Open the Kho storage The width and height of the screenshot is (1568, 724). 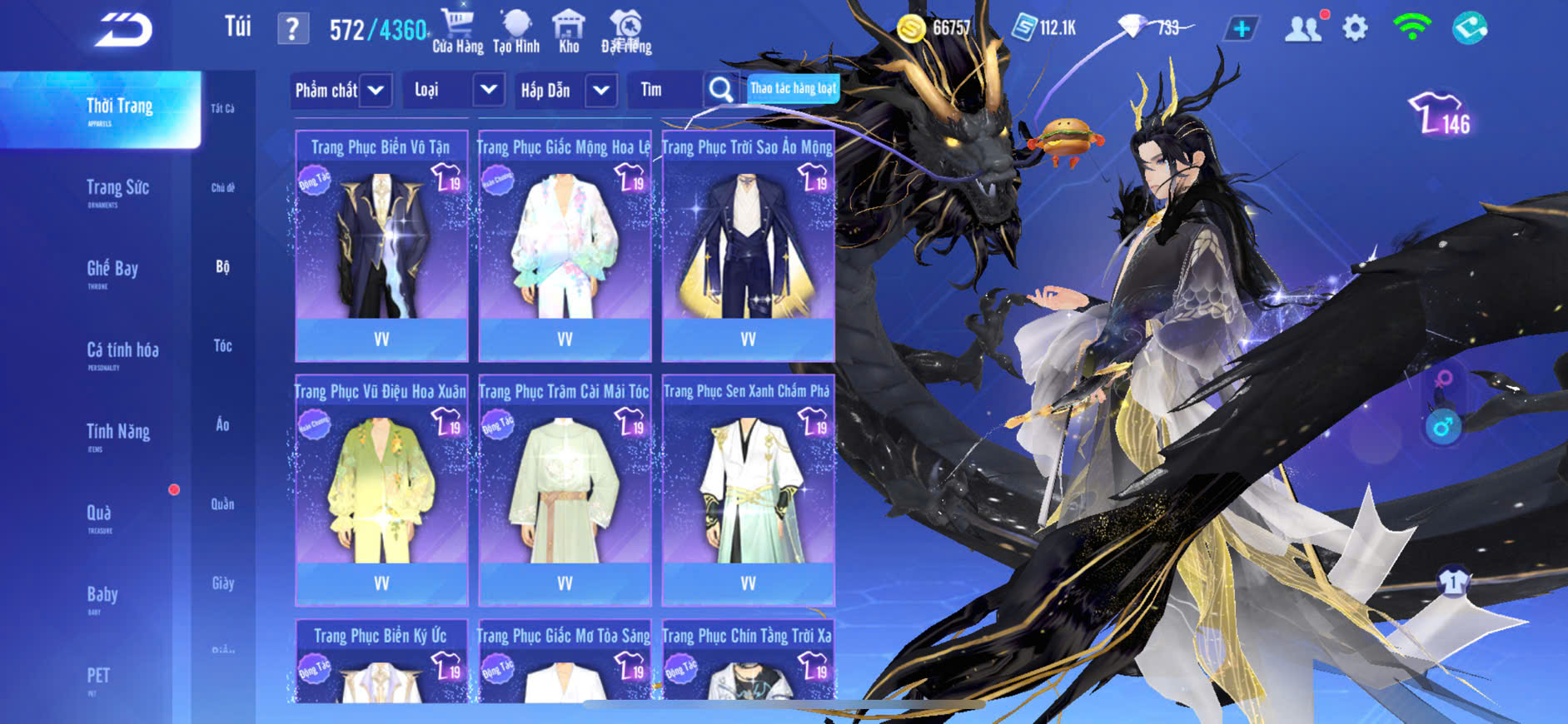click(x=569, y=32)
